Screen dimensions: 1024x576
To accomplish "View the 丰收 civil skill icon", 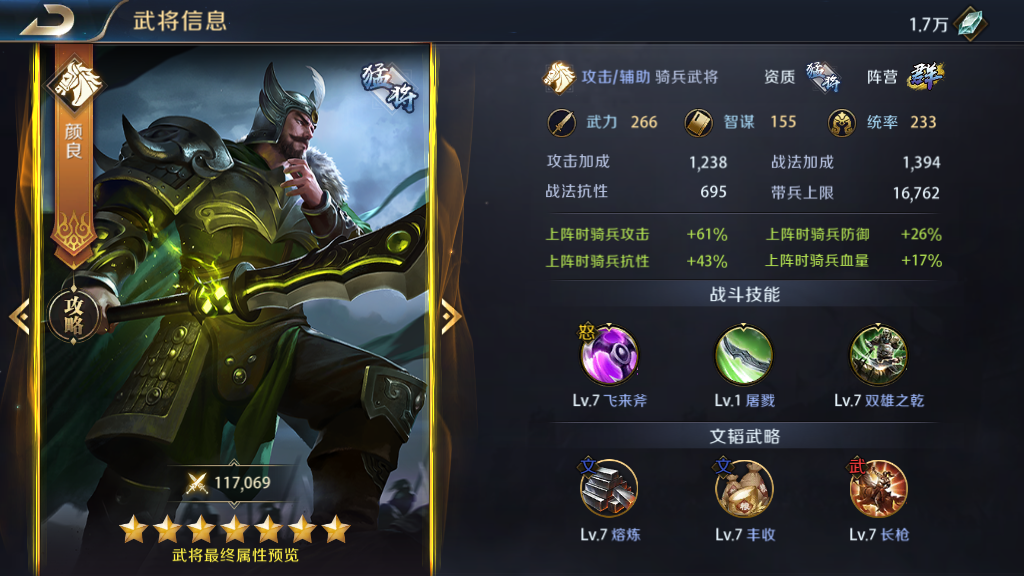I will tap(744, 489).
